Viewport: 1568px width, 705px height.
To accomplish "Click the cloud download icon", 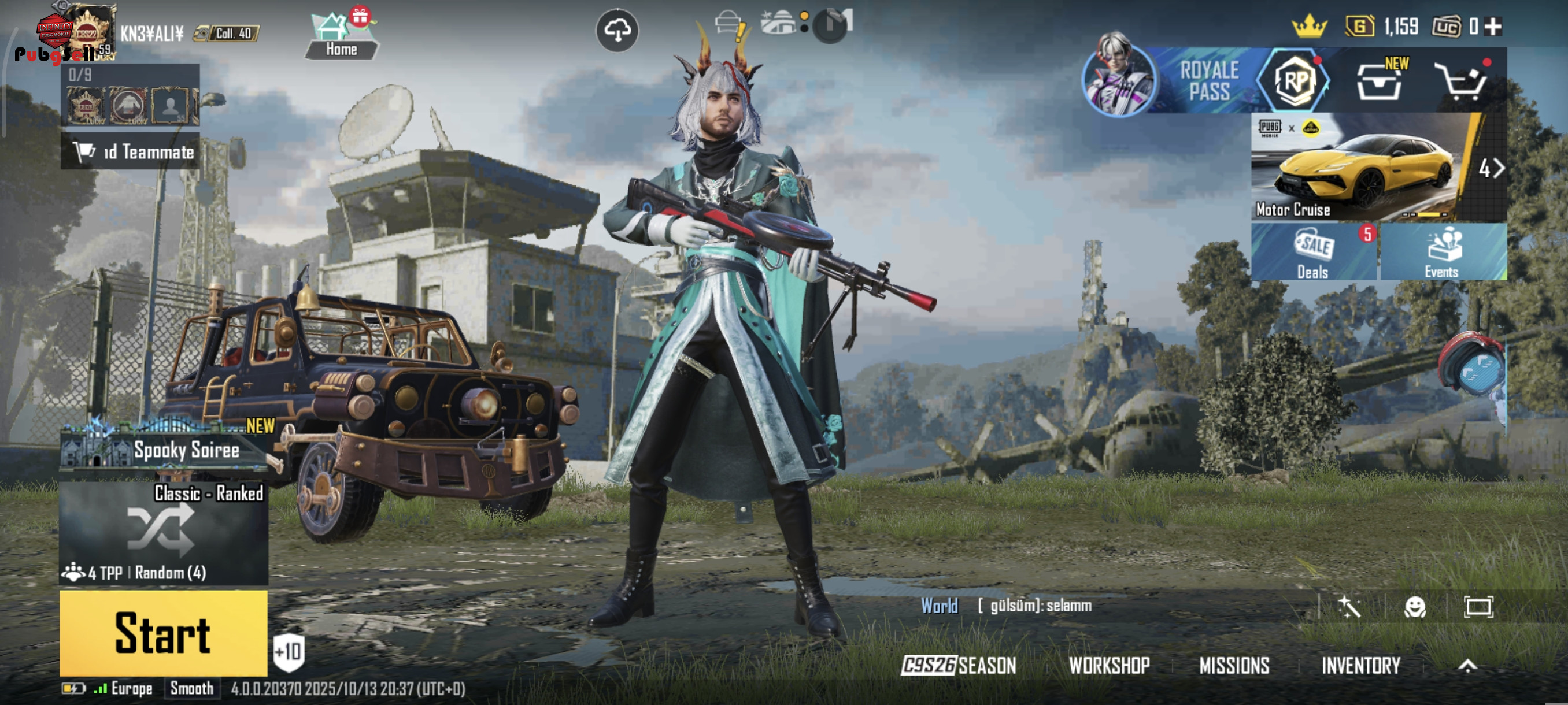I will 616,30.
